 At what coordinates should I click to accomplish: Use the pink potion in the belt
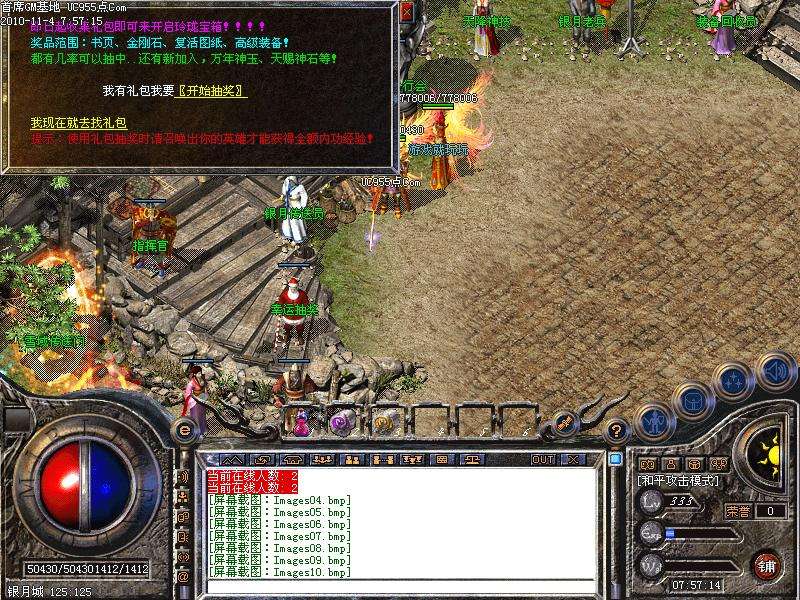pyautogui.click(x=301, y=422)
